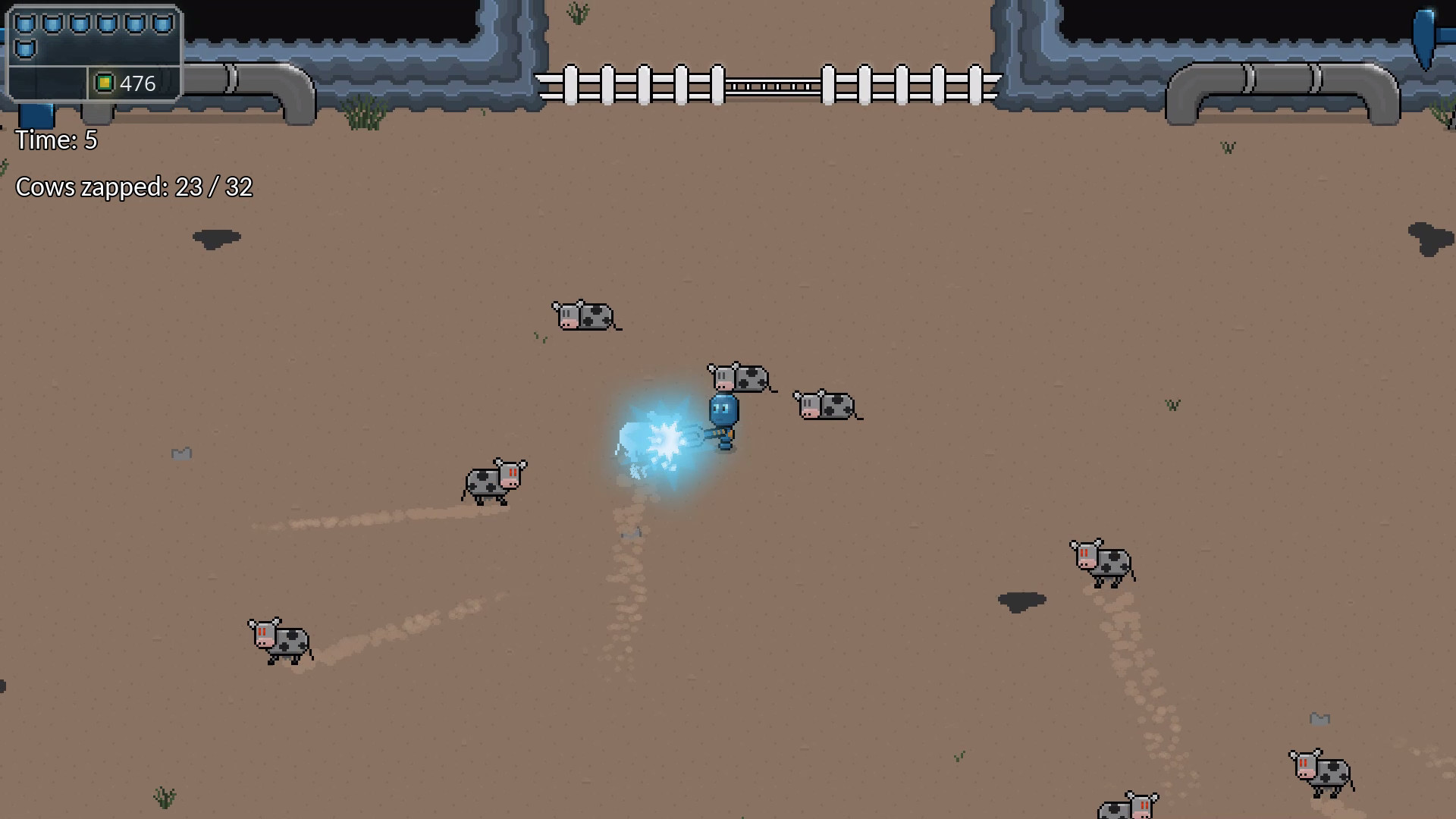The width and height of the screenshot is (1456, 819).
Task: Click the cow left of the player
Action: pyautogui.click(x=493, y=482)
